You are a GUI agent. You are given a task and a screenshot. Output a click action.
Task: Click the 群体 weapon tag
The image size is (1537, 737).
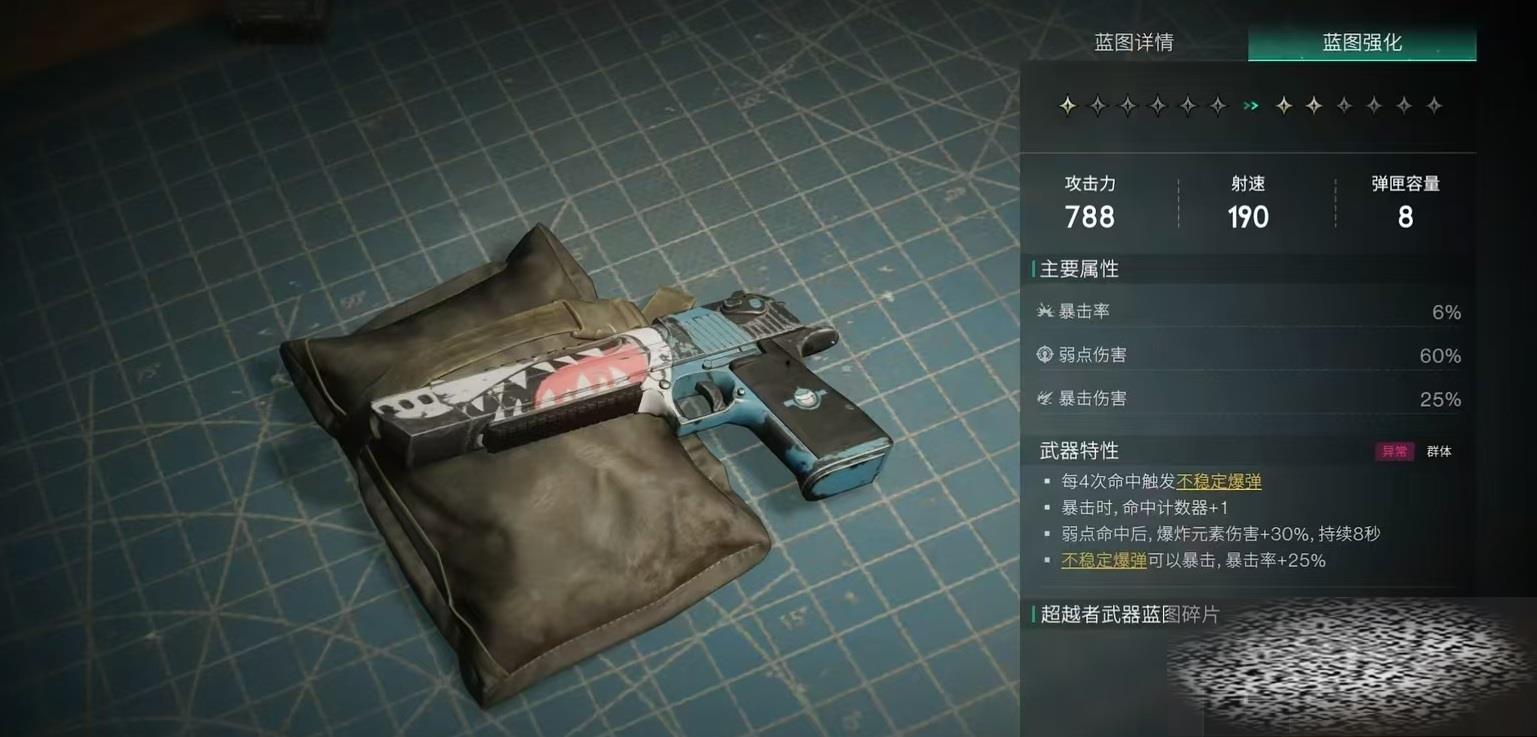click(1438, 452)
